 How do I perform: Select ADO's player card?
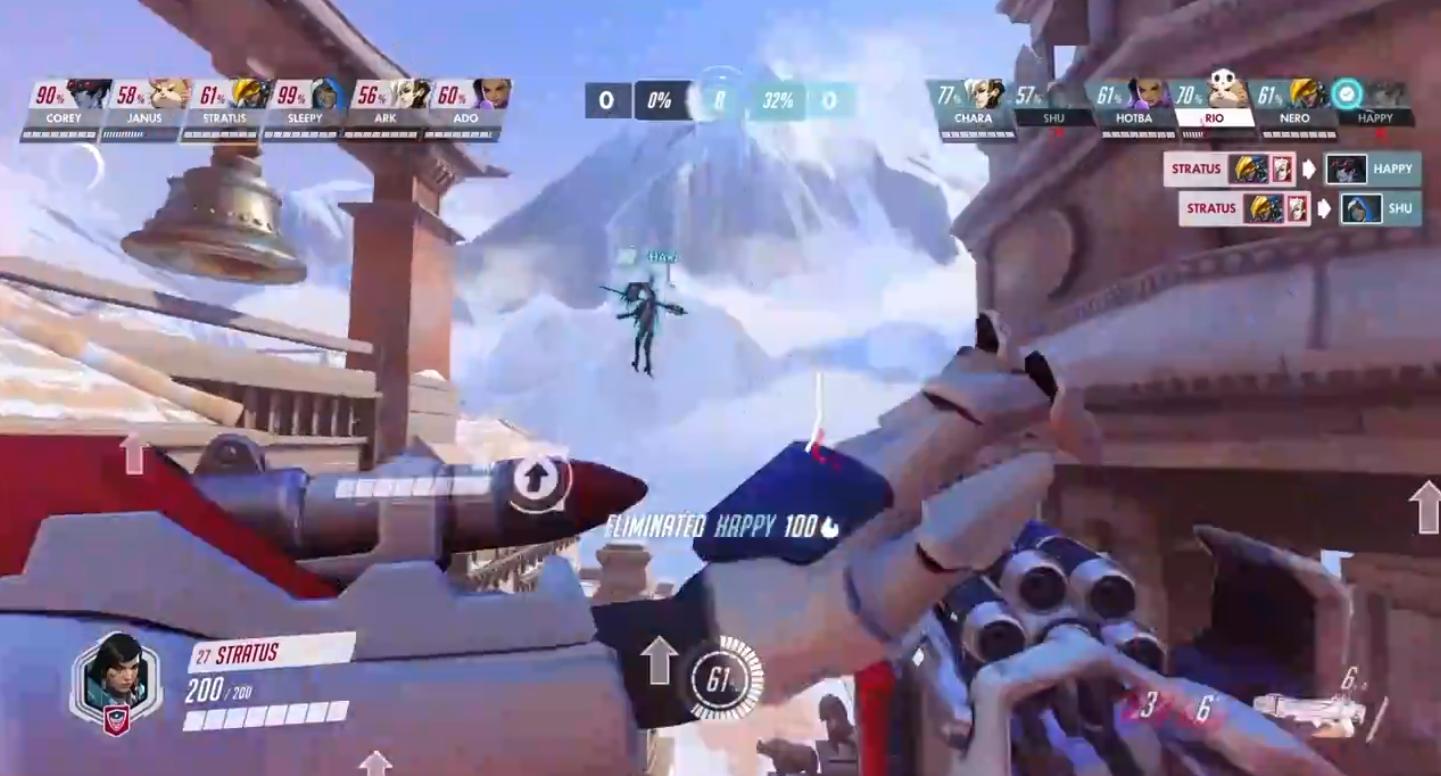coord(466,108)
